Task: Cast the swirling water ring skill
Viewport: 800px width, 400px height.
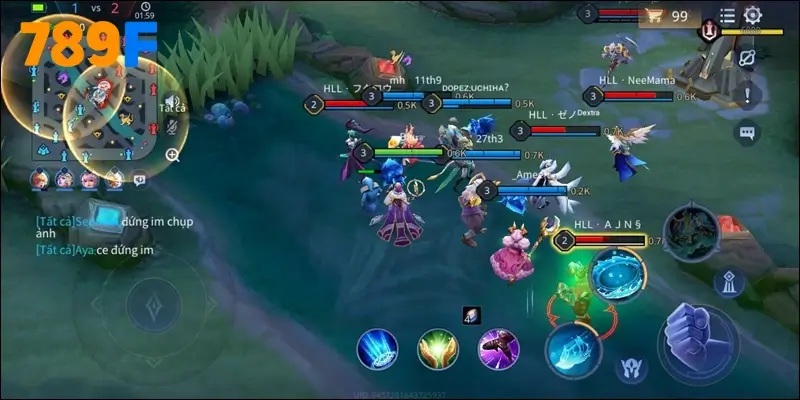Action: click(616, 274)
